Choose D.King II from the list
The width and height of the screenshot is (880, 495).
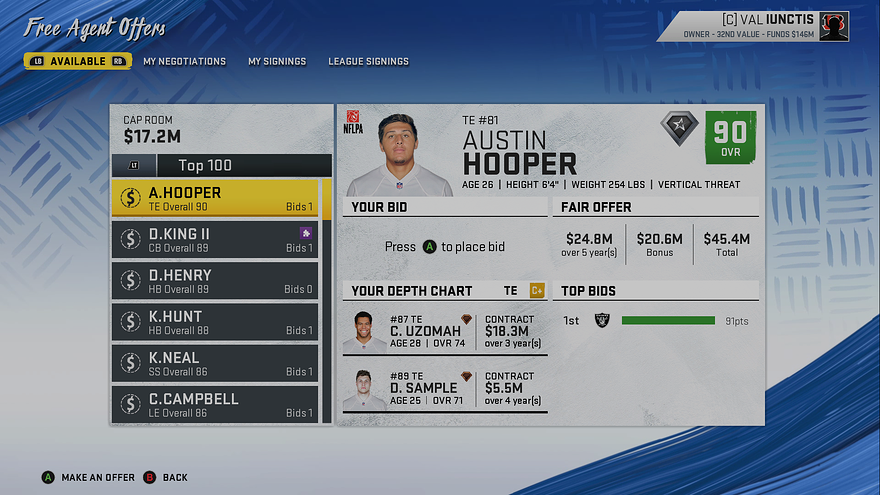215,239
